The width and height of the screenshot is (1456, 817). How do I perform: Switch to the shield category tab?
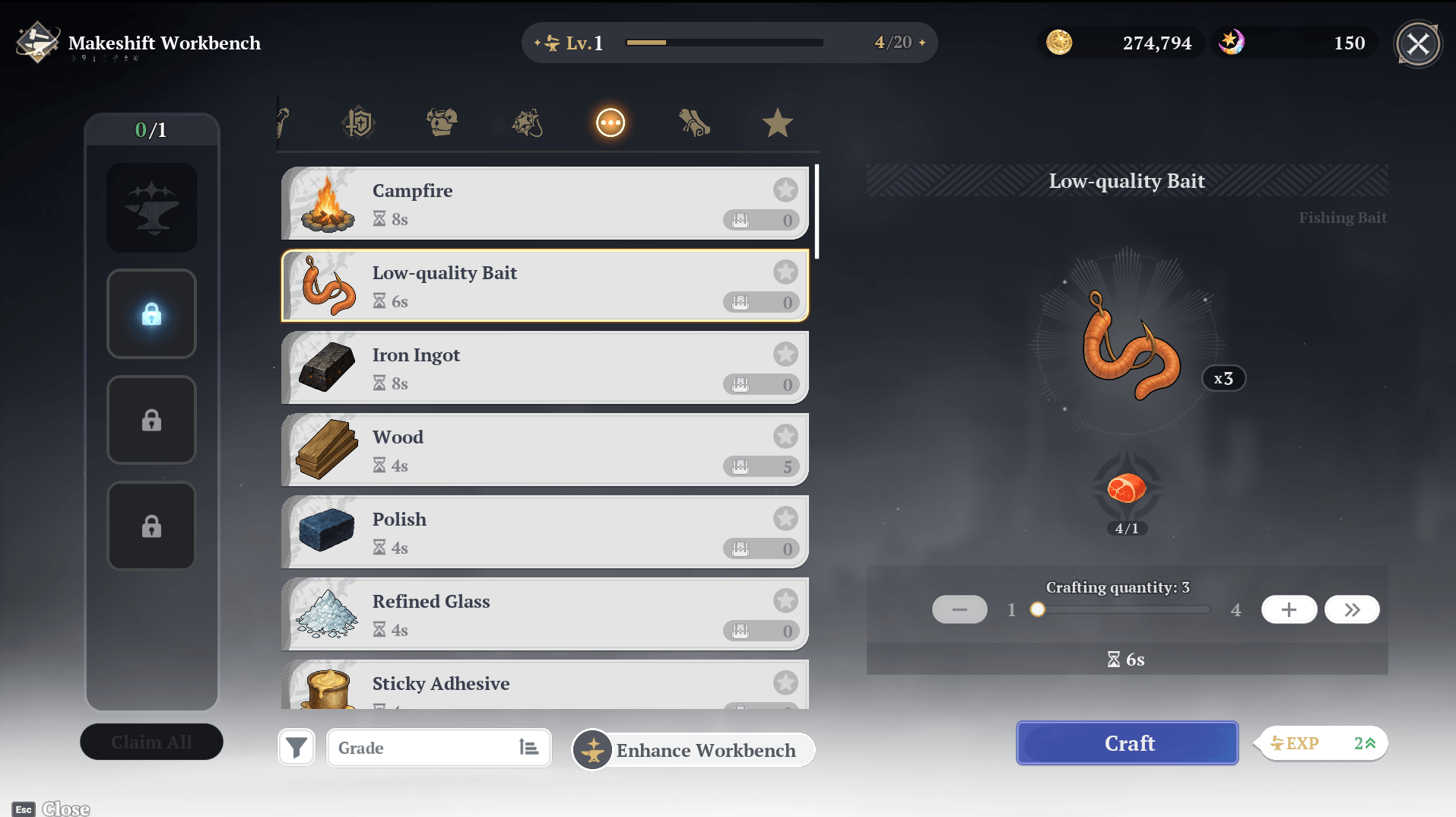tap(359, 122)
